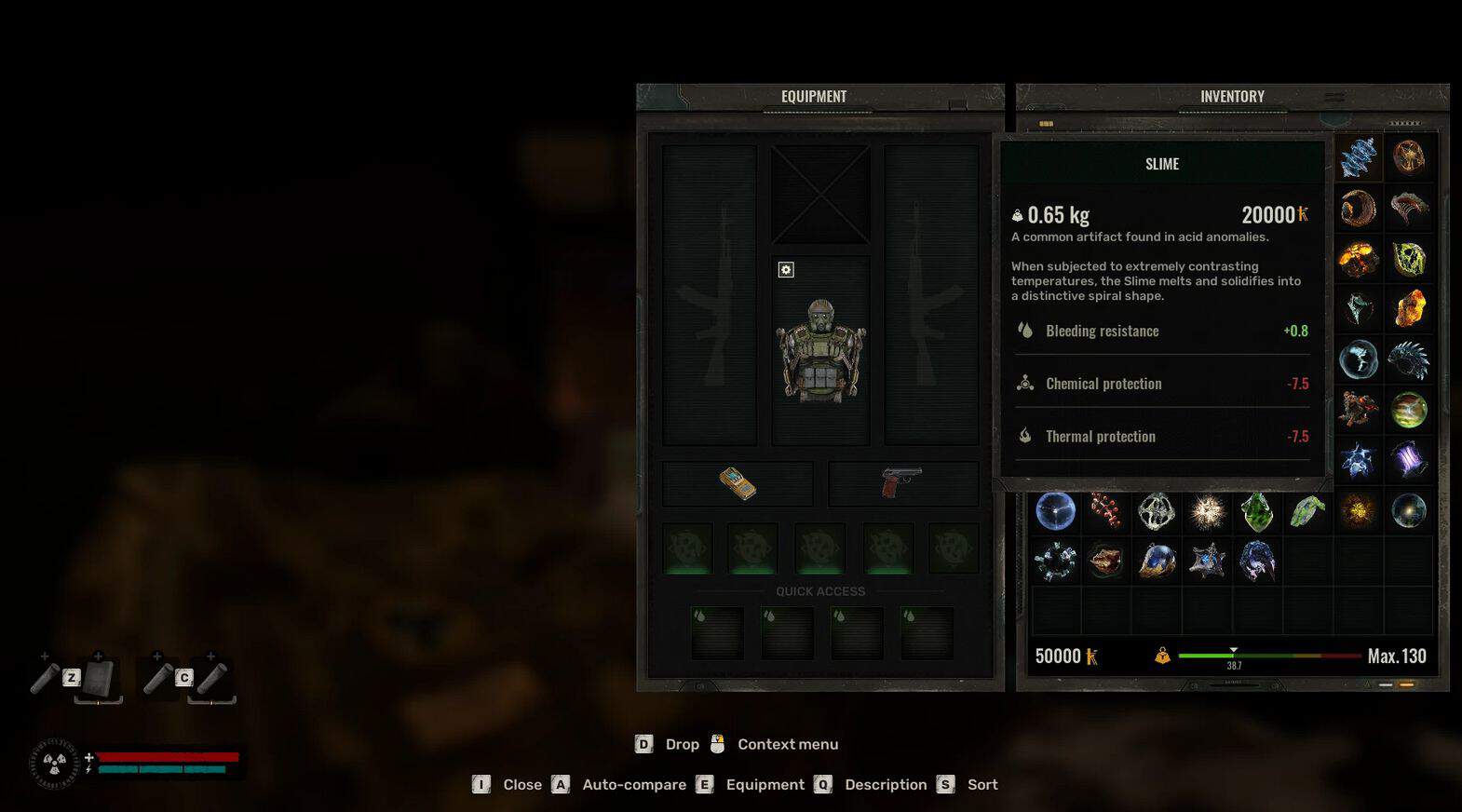The height and width of the screenshot is (812, 1462).
Task: Choose the yellow-green porous rock artifact
Action: pos(1410,259)
